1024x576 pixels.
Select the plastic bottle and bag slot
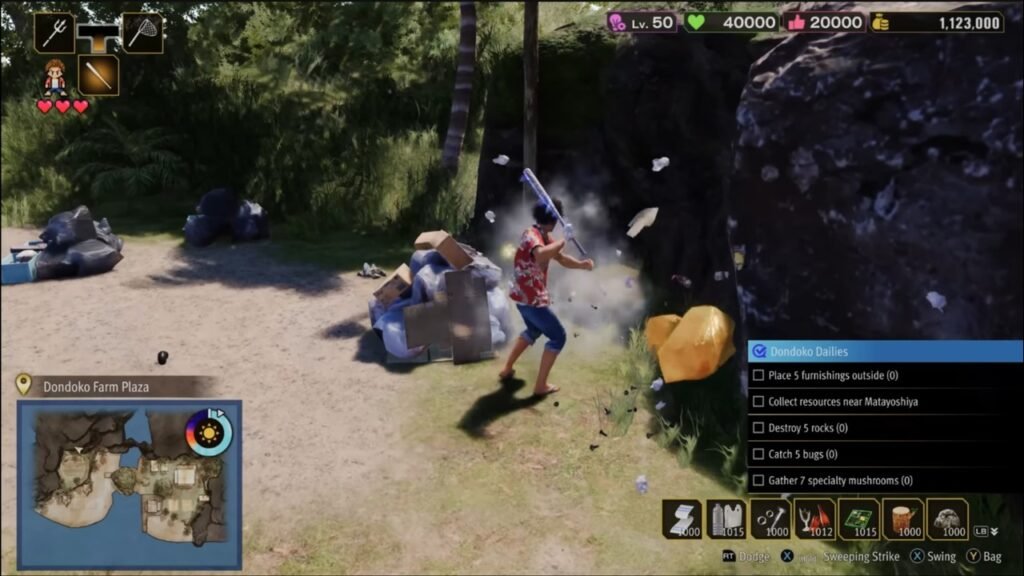[727, 519]
